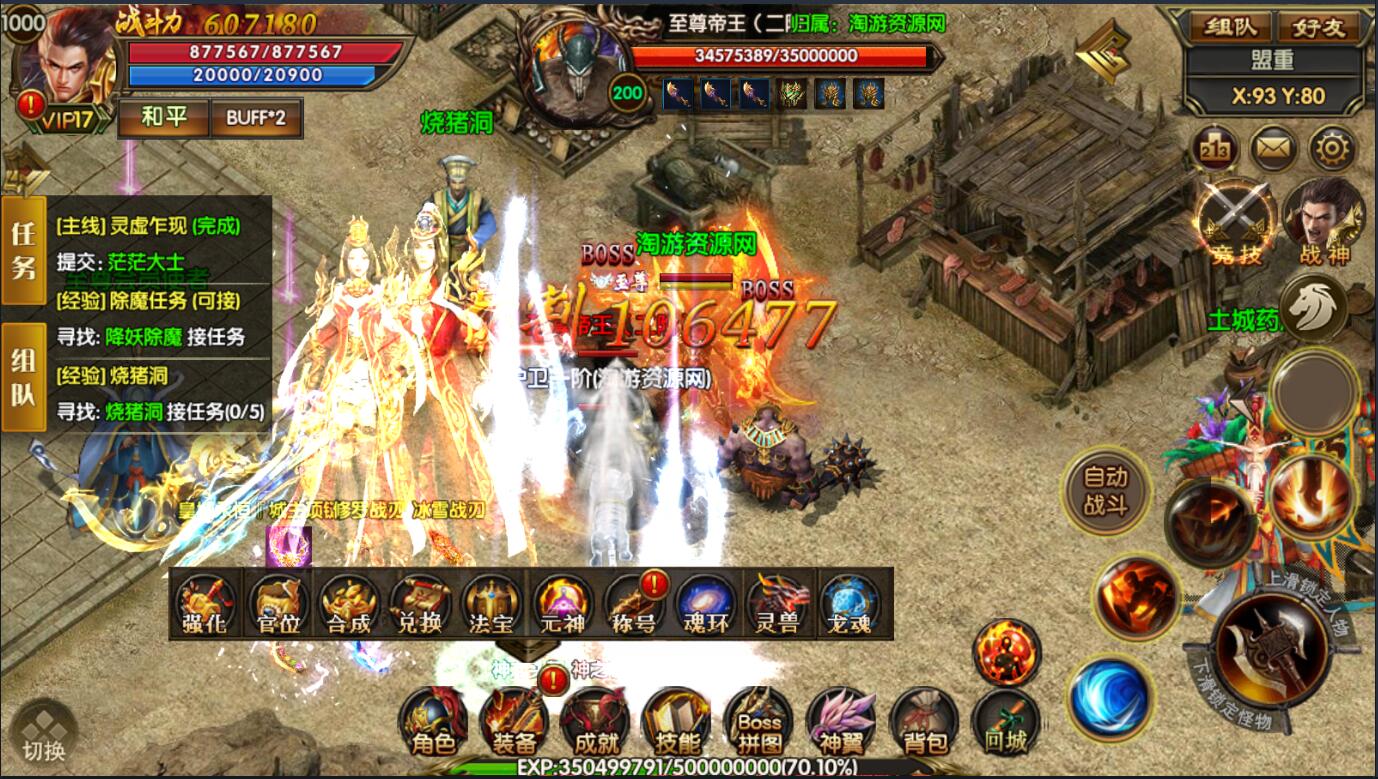The height and width of the screenshot is (779, 1378).
Task: Toggle 自动战斗 auto battle
Action: tap(1105, 491)
